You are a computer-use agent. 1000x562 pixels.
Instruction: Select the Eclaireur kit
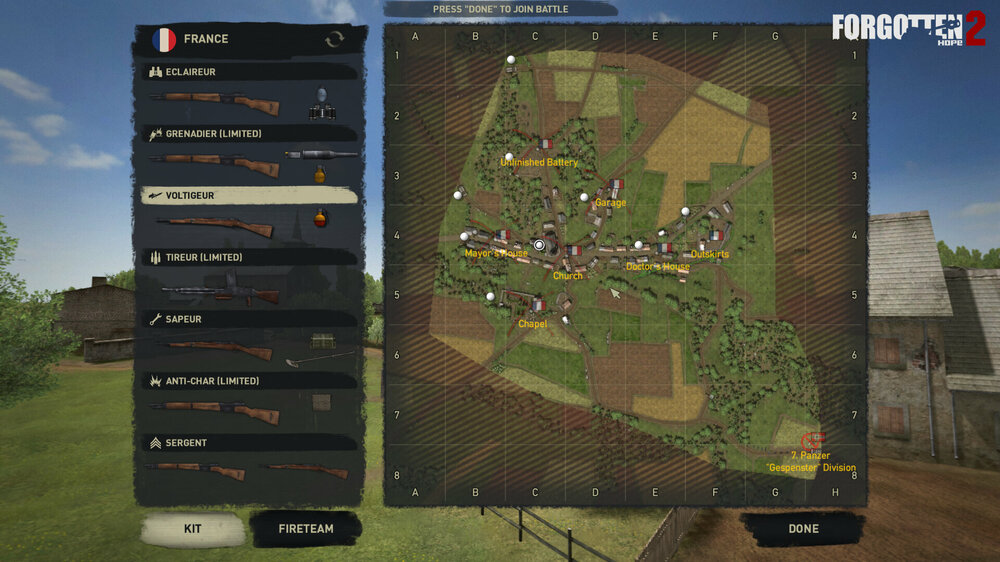[250, 73]
